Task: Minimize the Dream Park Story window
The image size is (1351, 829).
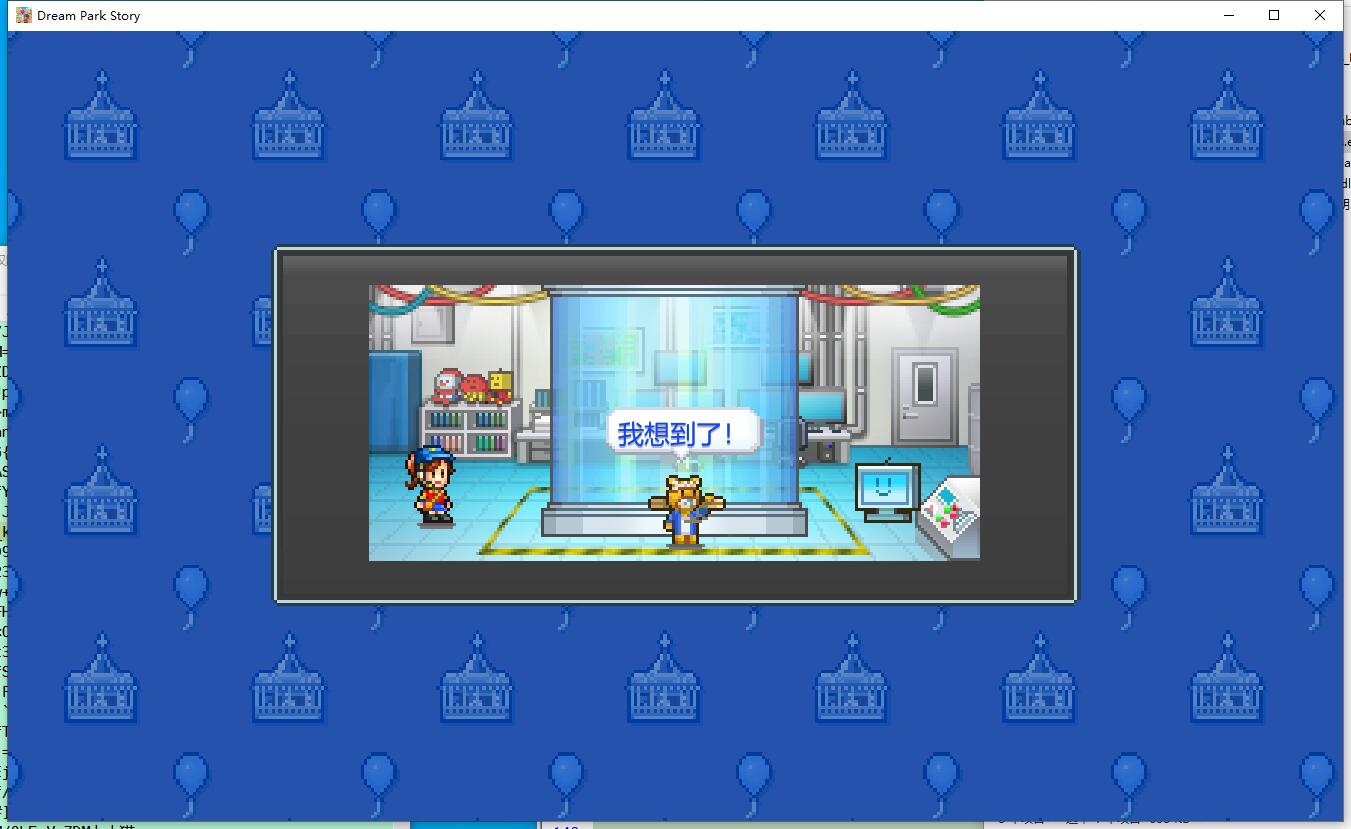Action: tap(1229, 15)
